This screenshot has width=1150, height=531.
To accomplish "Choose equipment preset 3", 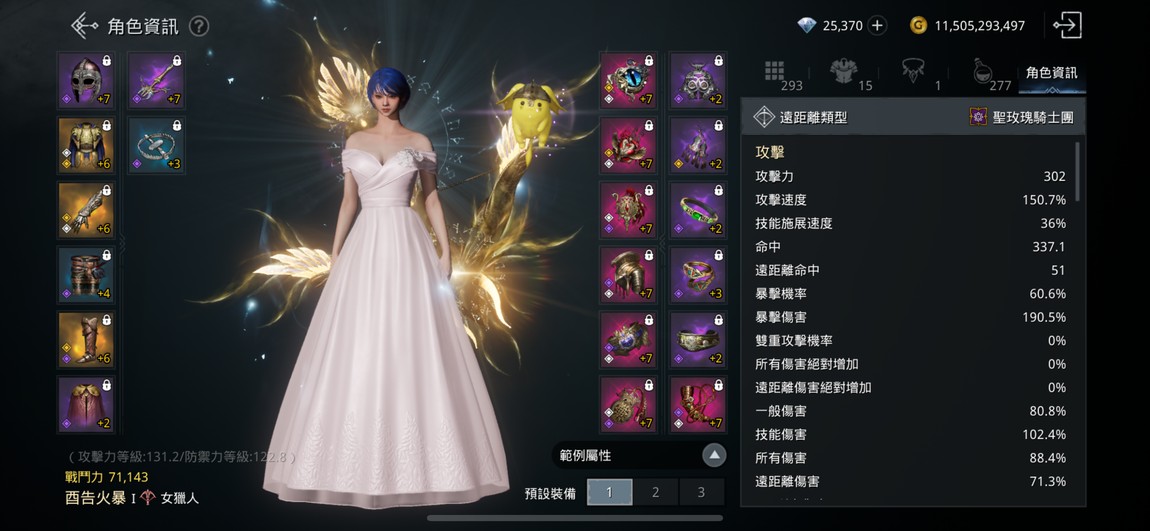I will point(701,492).
